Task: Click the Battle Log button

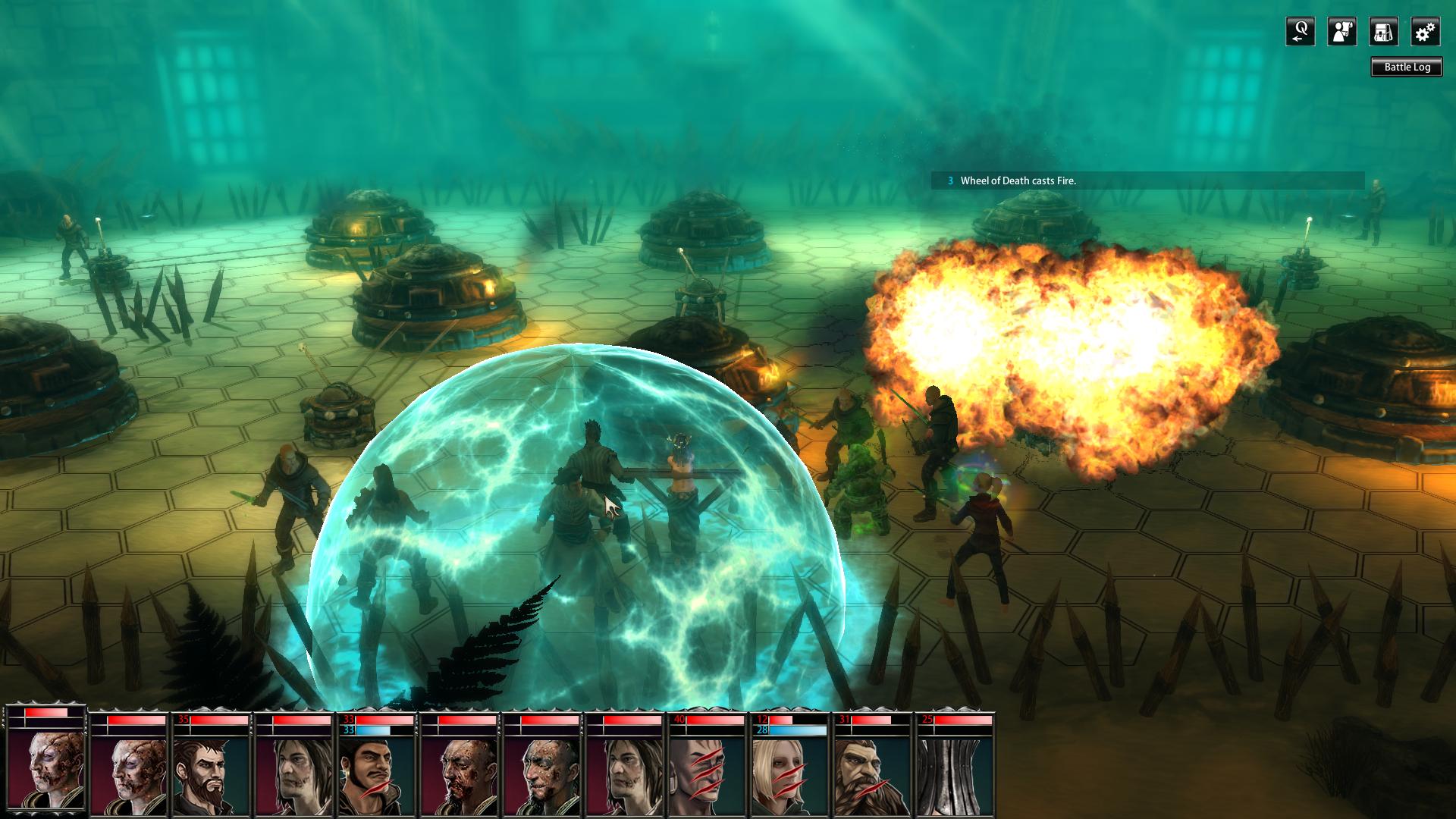Action: point(1407,67)
